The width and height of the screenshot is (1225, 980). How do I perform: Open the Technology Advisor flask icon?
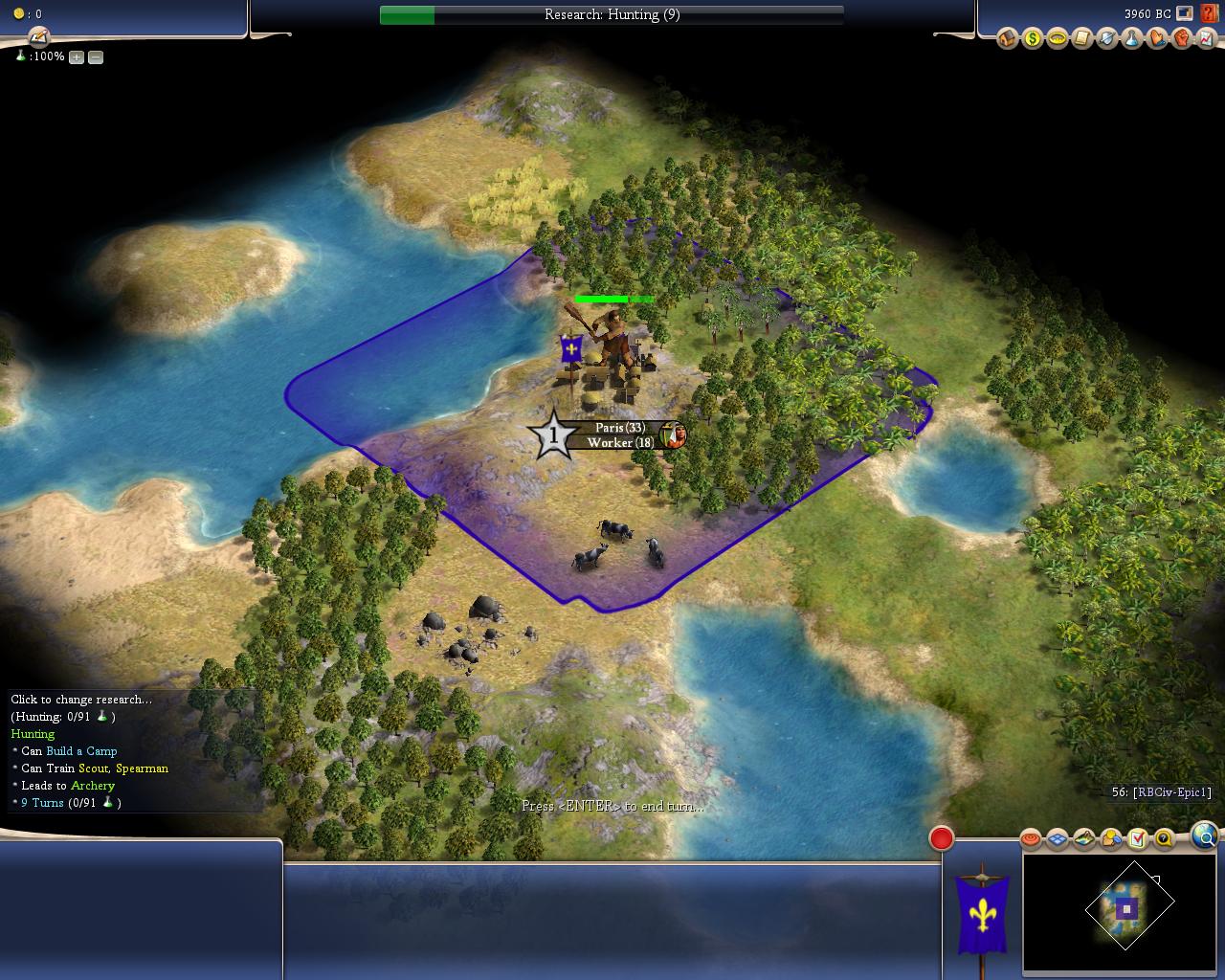click(1131, 38)
